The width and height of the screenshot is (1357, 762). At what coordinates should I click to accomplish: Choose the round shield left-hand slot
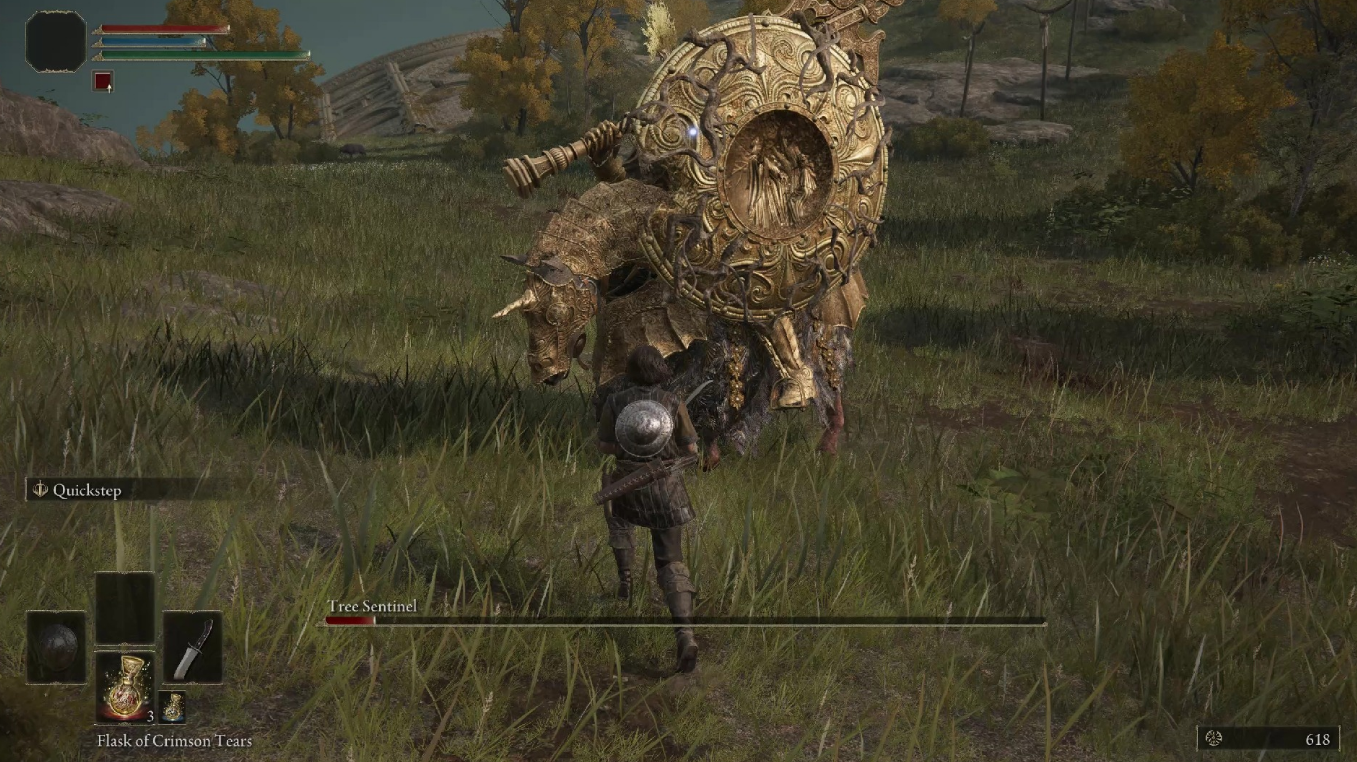pyautogui.click(x=56, y=647)
